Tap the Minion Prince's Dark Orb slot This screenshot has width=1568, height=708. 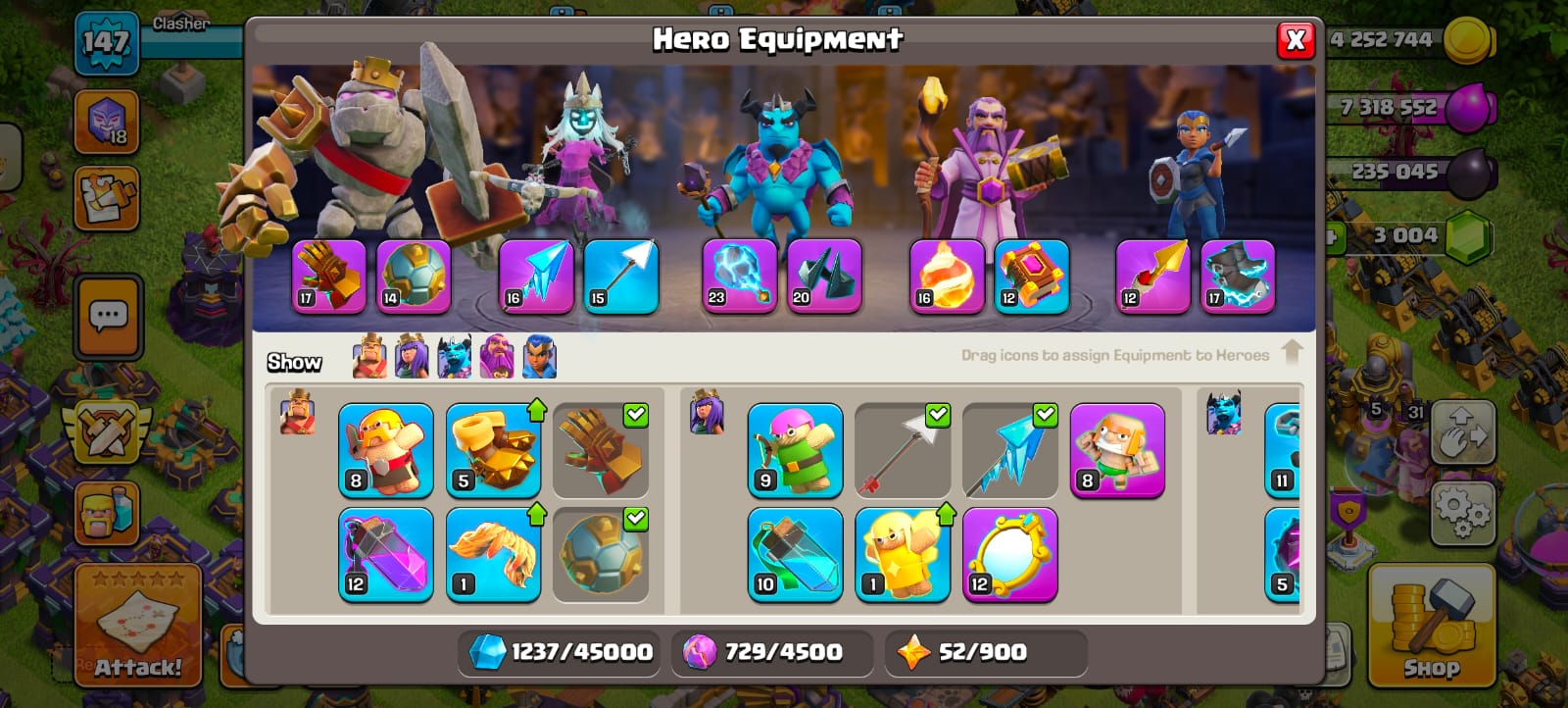click(740, 277)
